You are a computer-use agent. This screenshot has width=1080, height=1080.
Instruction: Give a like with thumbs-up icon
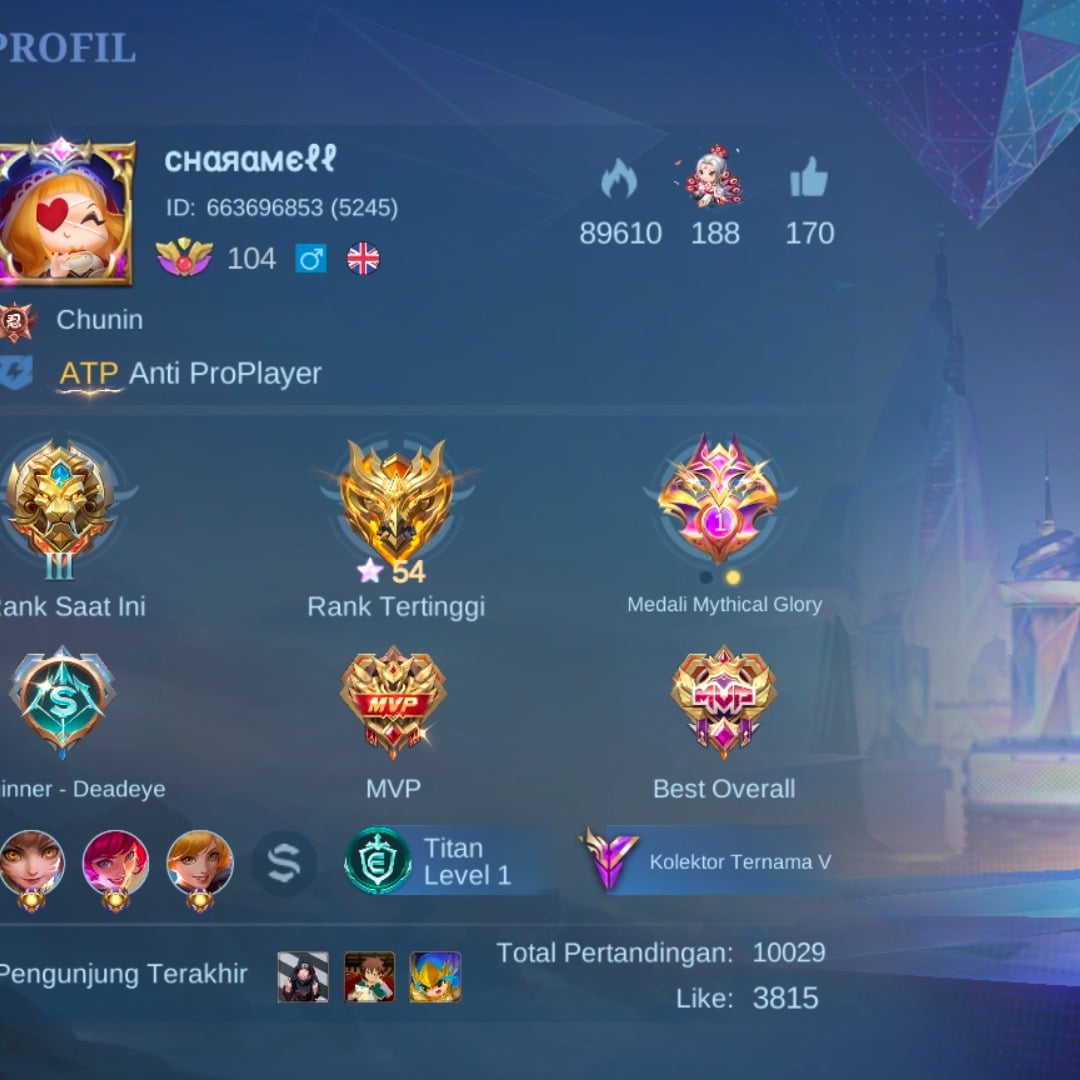pyautogui.click(x=809, y=180)
